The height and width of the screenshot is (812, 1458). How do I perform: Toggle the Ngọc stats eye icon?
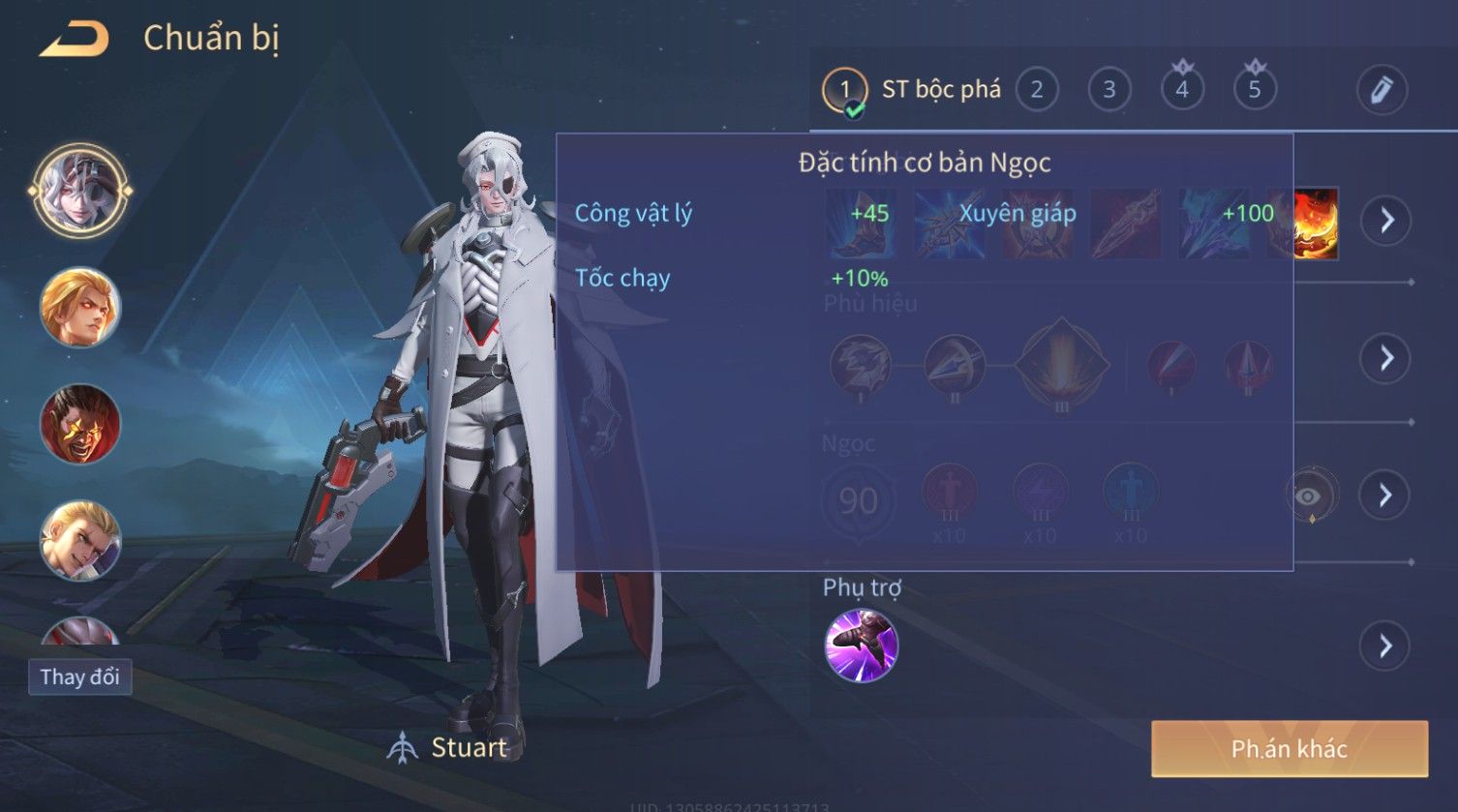tap(1309, 496)
